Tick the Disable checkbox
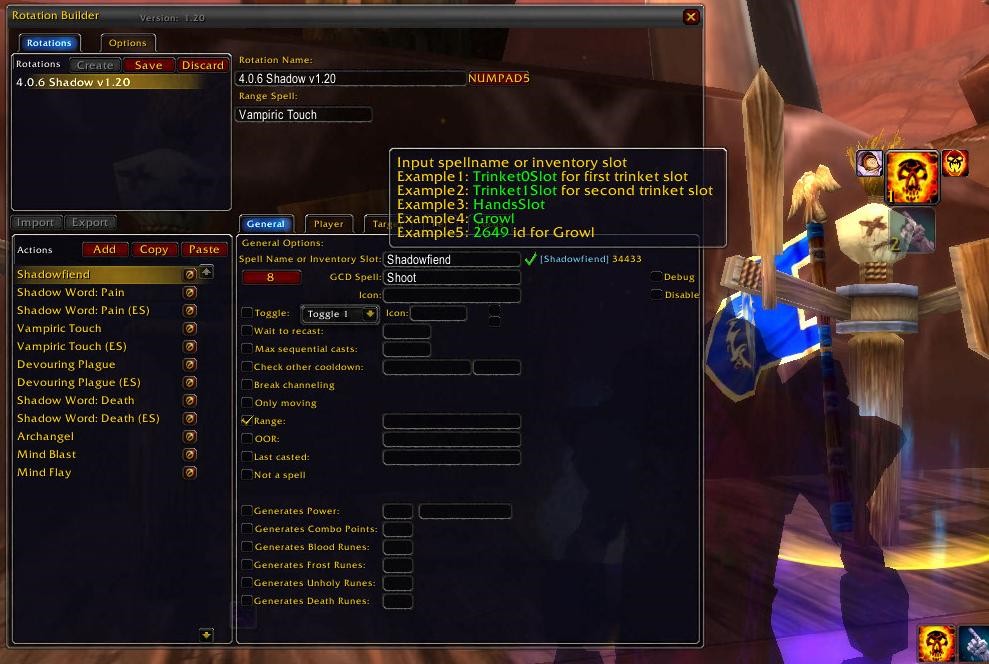Viewport: 989px width, 664px height. [656, 295]
